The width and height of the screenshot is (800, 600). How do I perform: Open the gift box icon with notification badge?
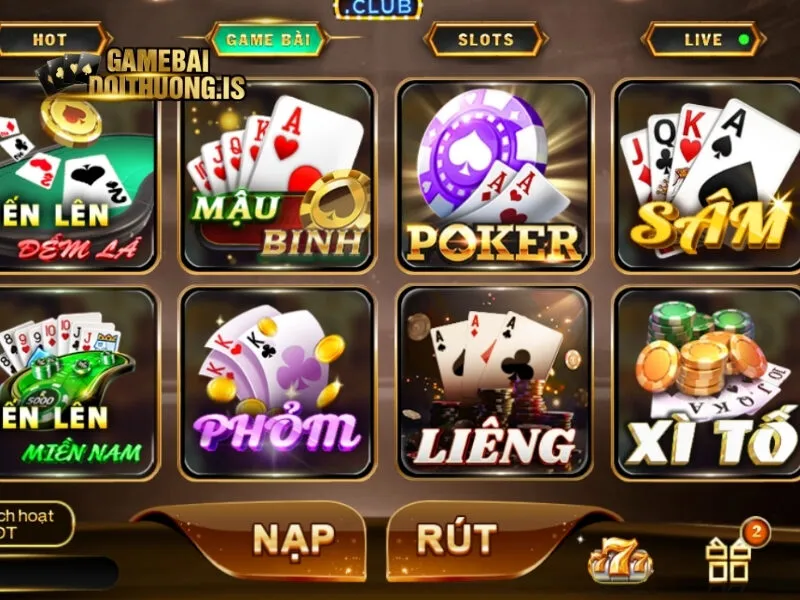click(x=729, y=558)
